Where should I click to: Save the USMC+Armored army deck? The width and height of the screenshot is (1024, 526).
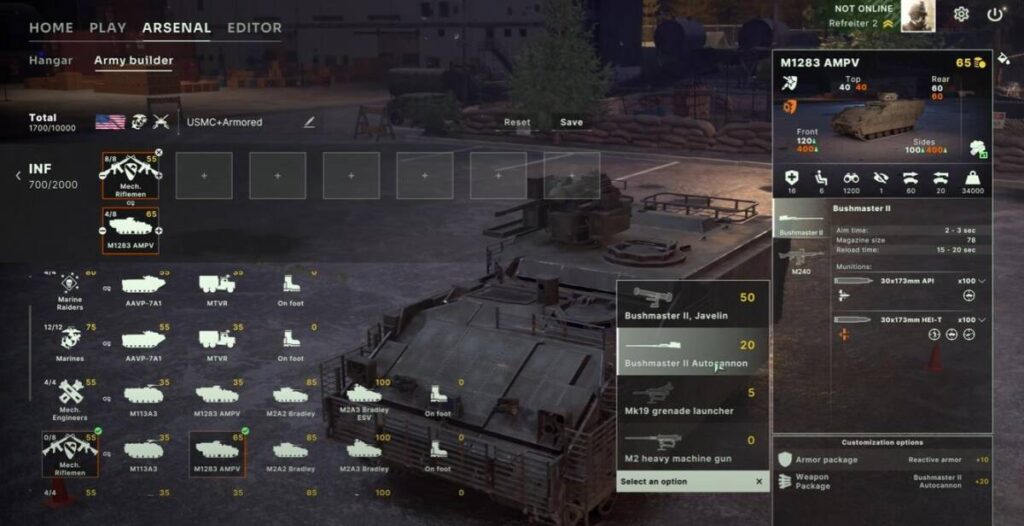(571, 123)
